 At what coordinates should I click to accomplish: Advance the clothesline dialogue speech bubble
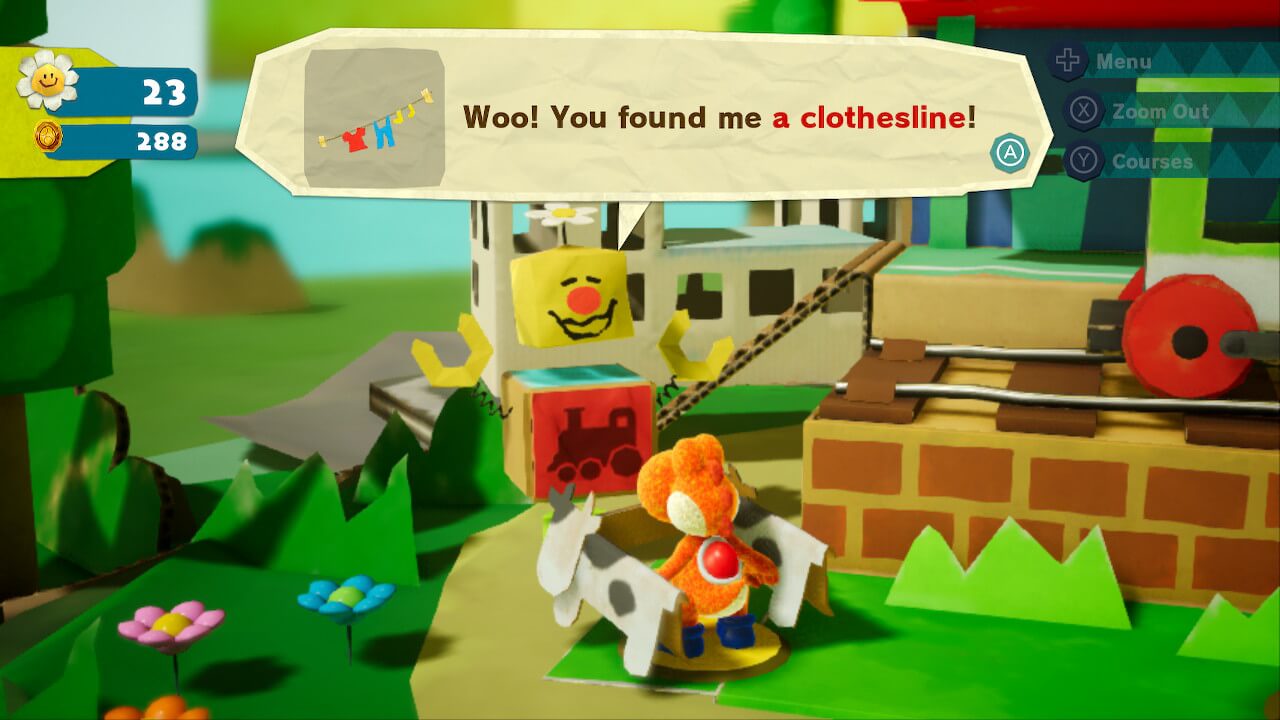pyautogui.click(x=1010, y=153)
